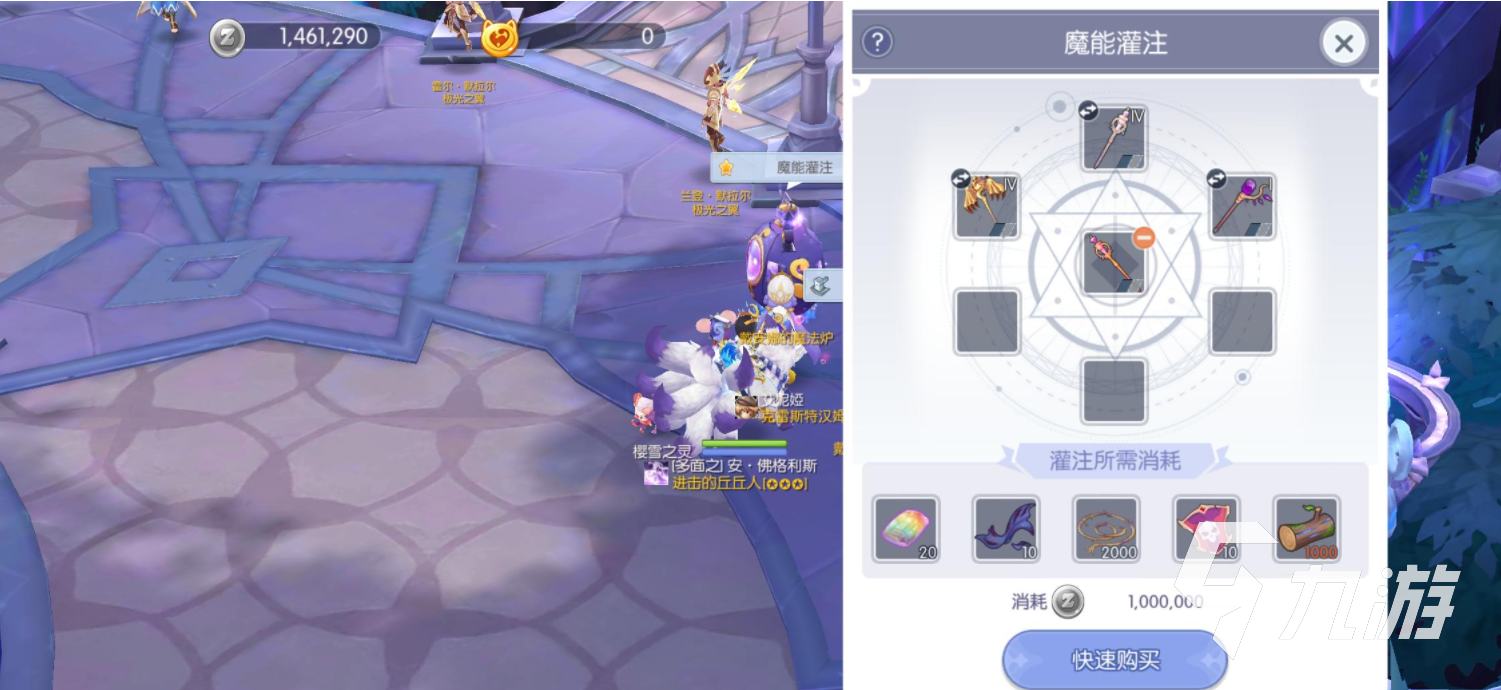1501x690 pixels.
Task: Click the anvil icon option beside the furnace
Action: 820,287
